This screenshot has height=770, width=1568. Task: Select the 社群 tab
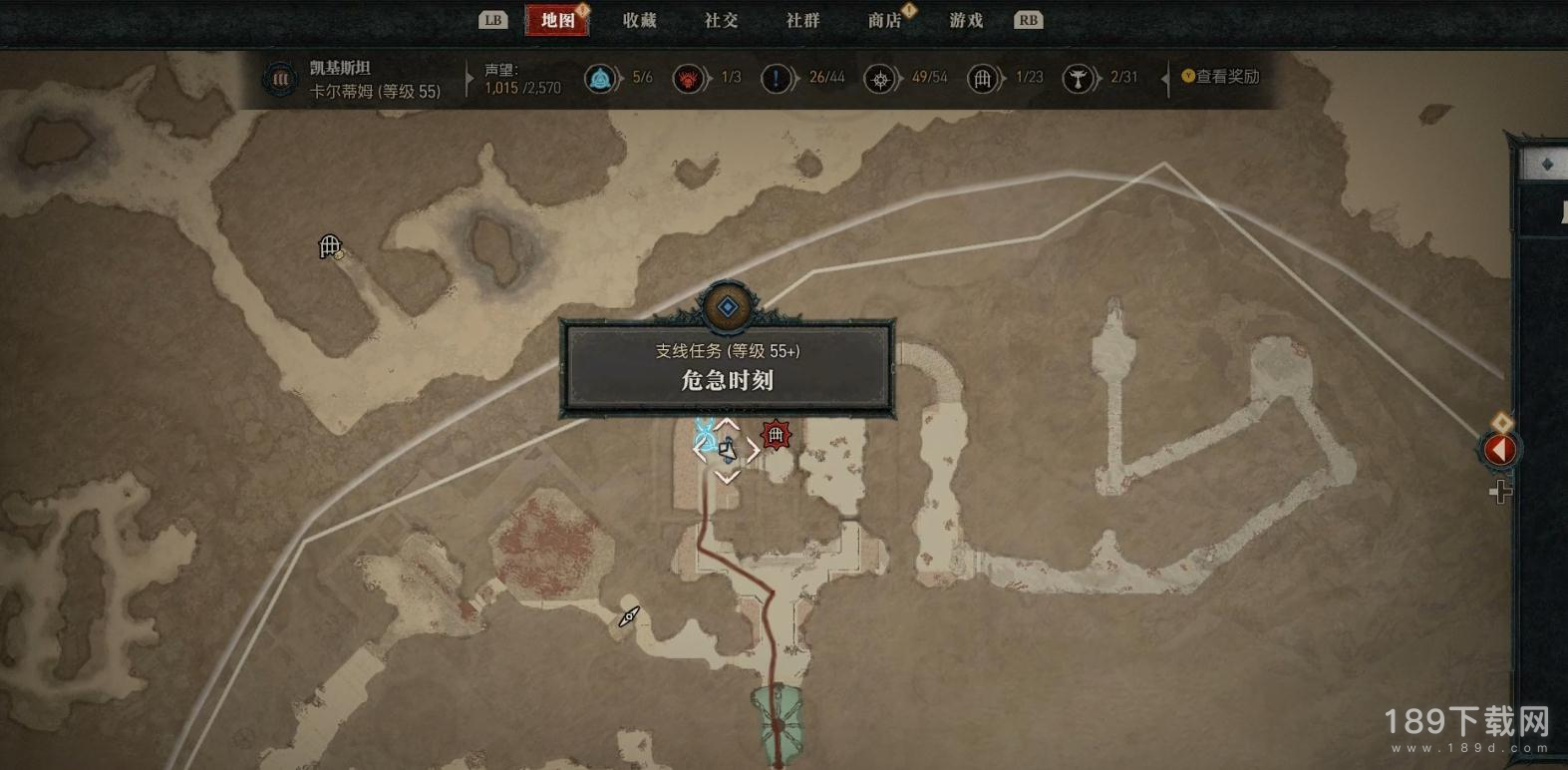[x=802, y=20]
